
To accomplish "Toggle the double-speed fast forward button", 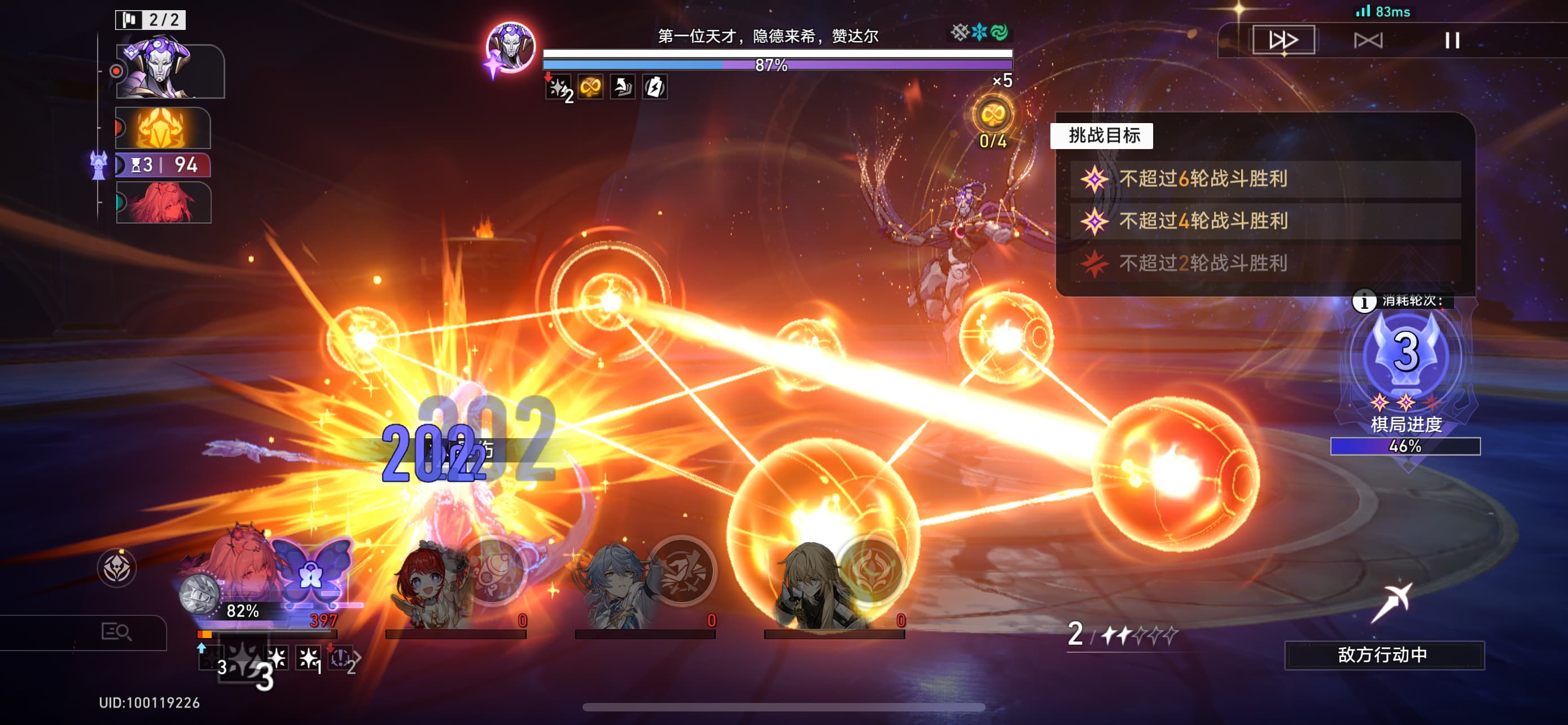I will tap(1283, 40).
